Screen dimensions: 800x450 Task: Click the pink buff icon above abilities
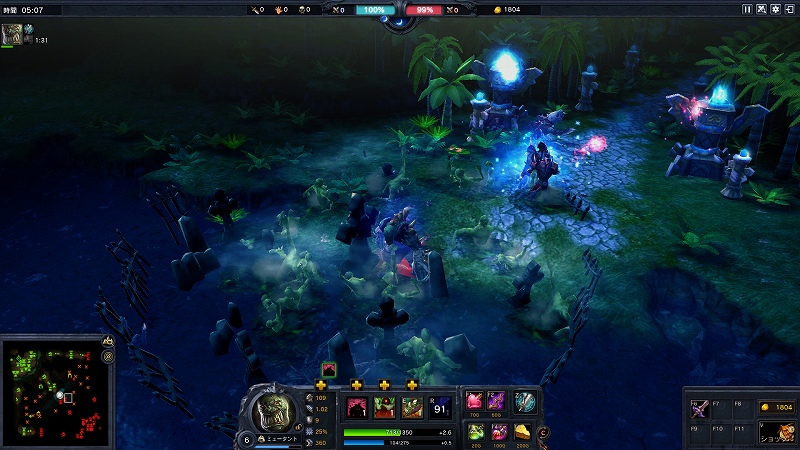328,369
